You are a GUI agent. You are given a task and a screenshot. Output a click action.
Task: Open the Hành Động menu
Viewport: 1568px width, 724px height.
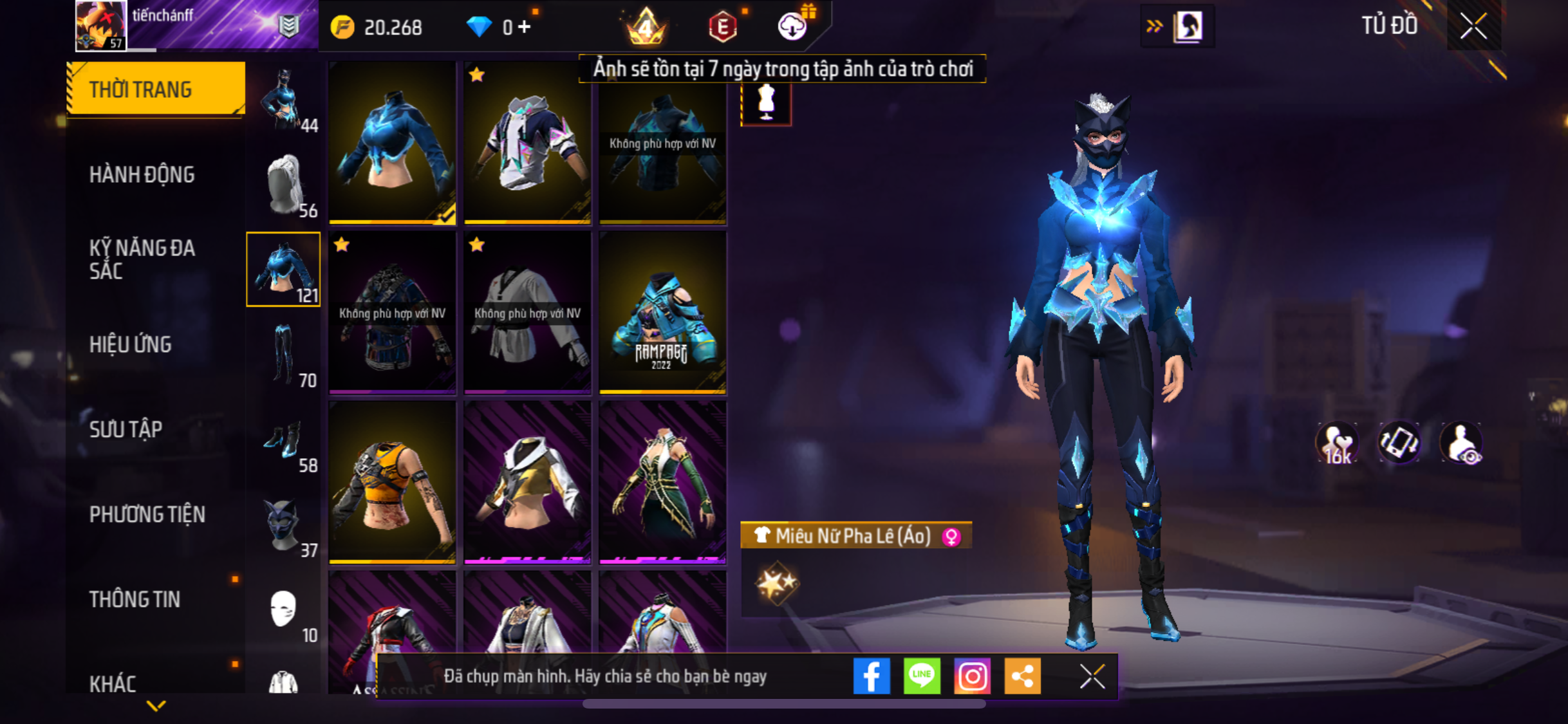[142, 174]
